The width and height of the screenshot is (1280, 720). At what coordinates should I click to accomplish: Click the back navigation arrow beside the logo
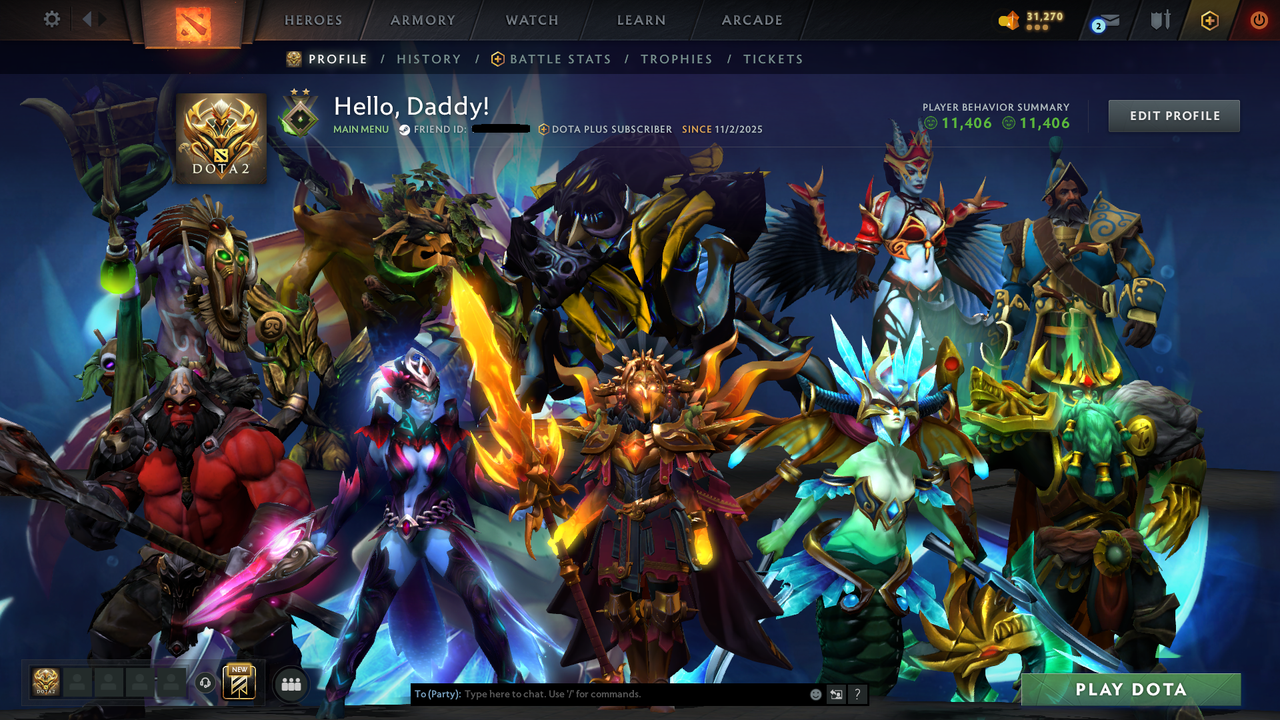click(x=89, y=17)
